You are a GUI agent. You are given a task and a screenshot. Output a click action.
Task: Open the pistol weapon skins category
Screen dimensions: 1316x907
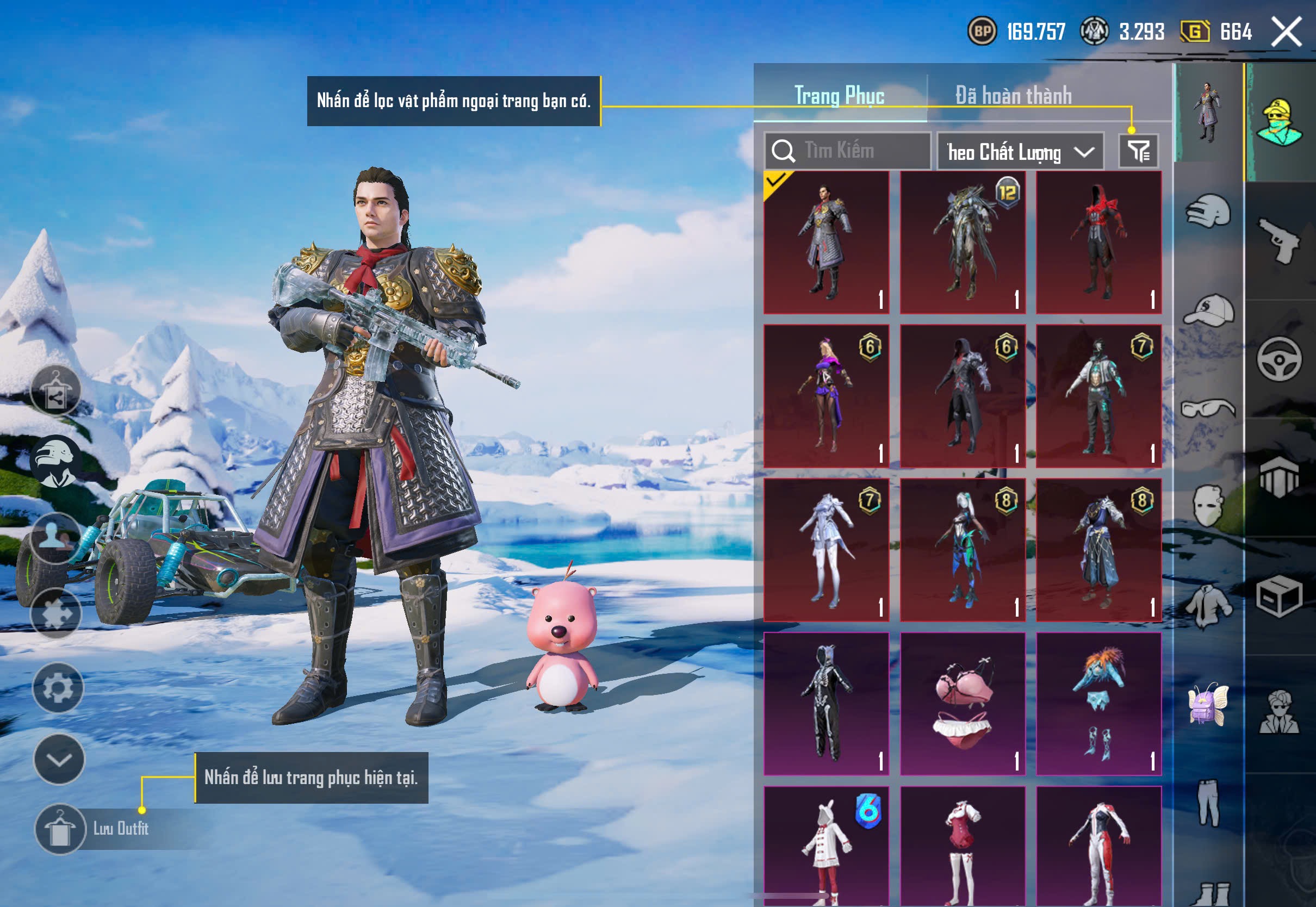click(1280, 241)
